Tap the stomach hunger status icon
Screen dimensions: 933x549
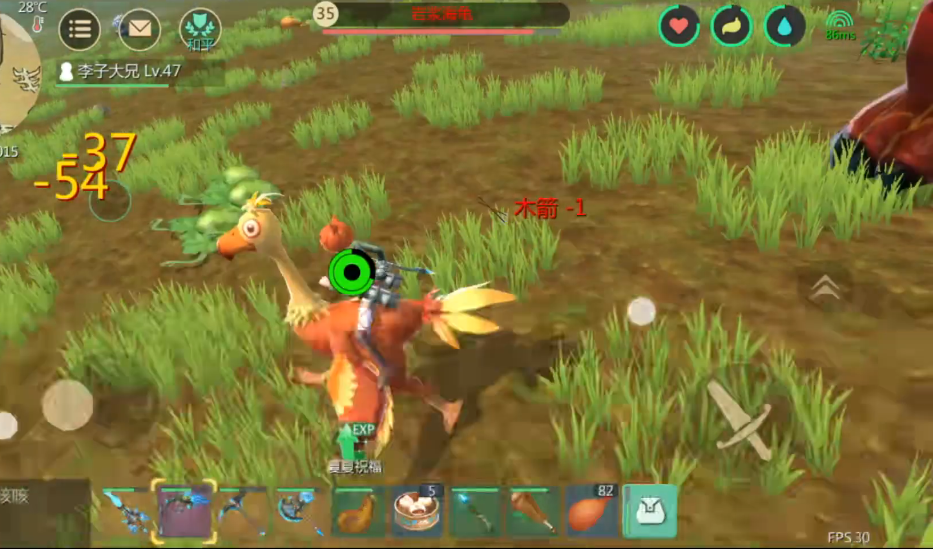732,26
